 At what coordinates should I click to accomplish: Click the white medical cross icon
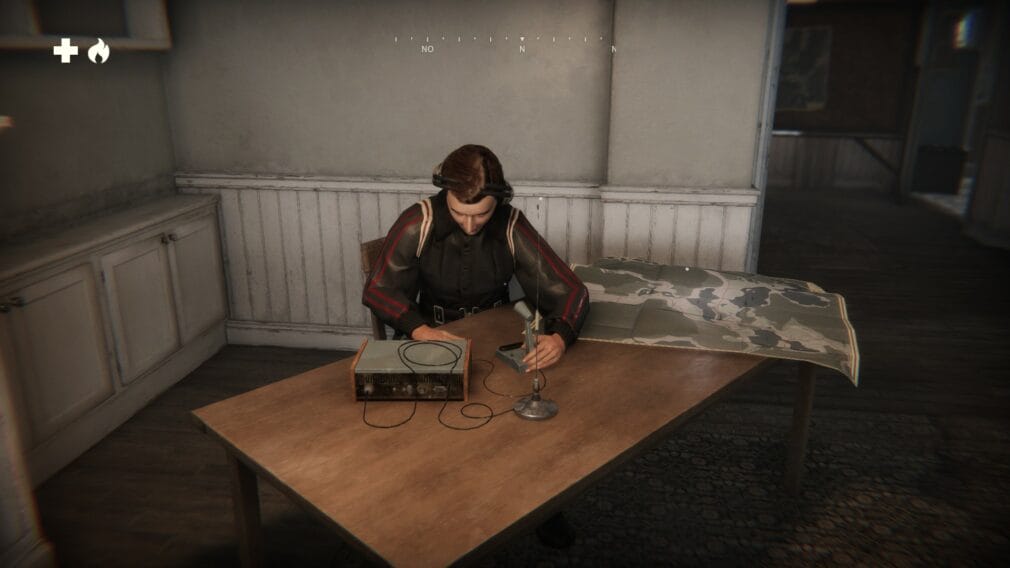tap(65, 51)
